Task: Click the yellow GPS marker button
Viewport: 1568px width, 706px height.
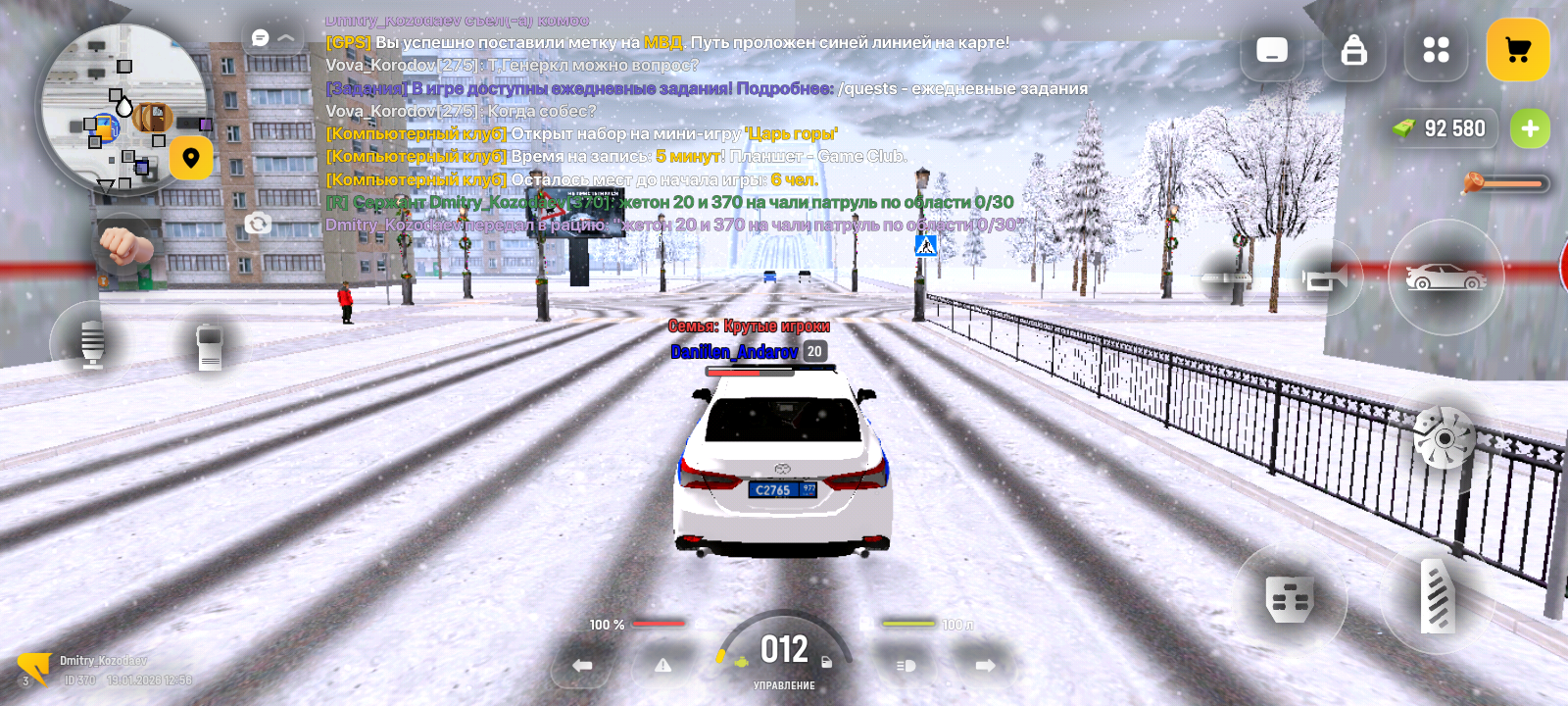Action: pyautogui.click(x=191, y=157)
